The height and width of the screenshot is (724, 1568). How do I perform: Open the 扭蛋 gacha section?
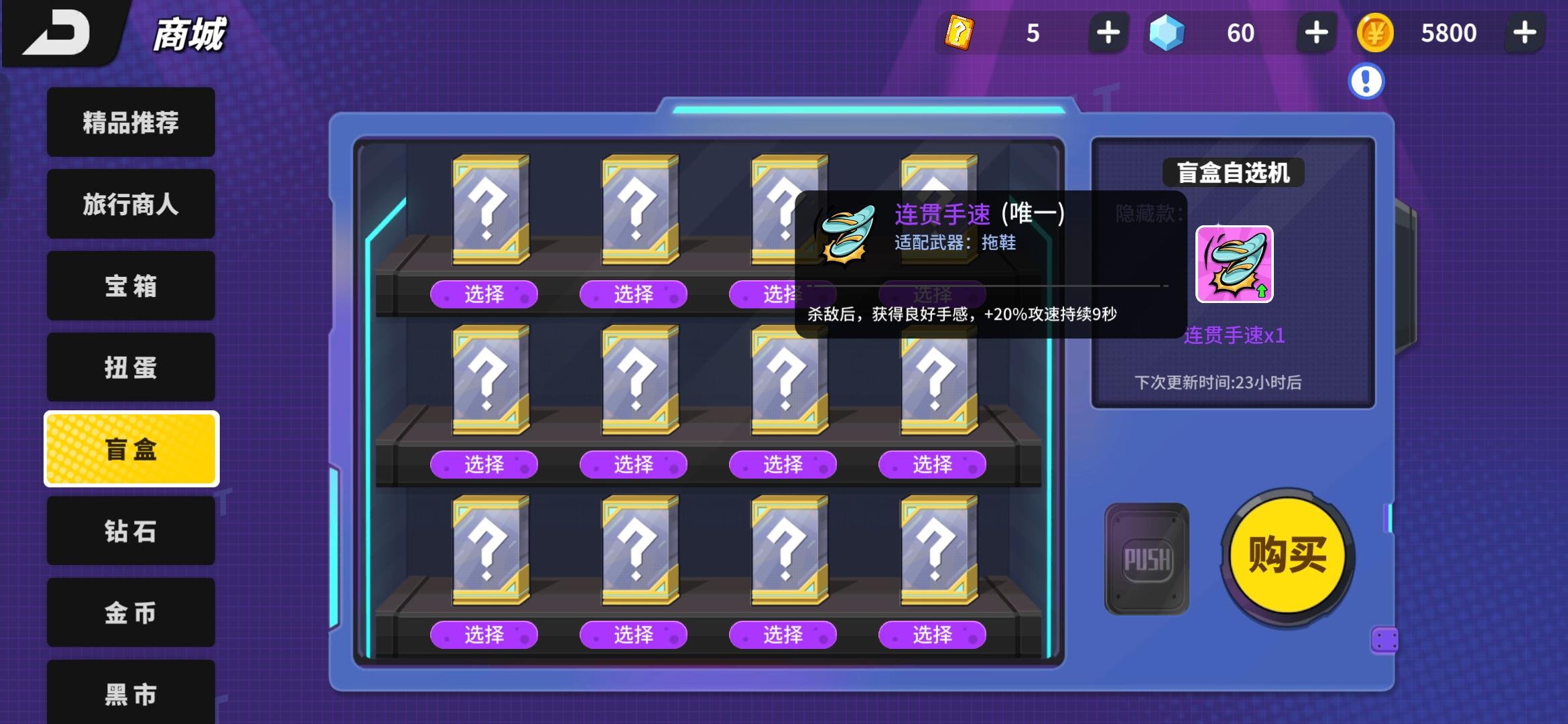(131, 367)
